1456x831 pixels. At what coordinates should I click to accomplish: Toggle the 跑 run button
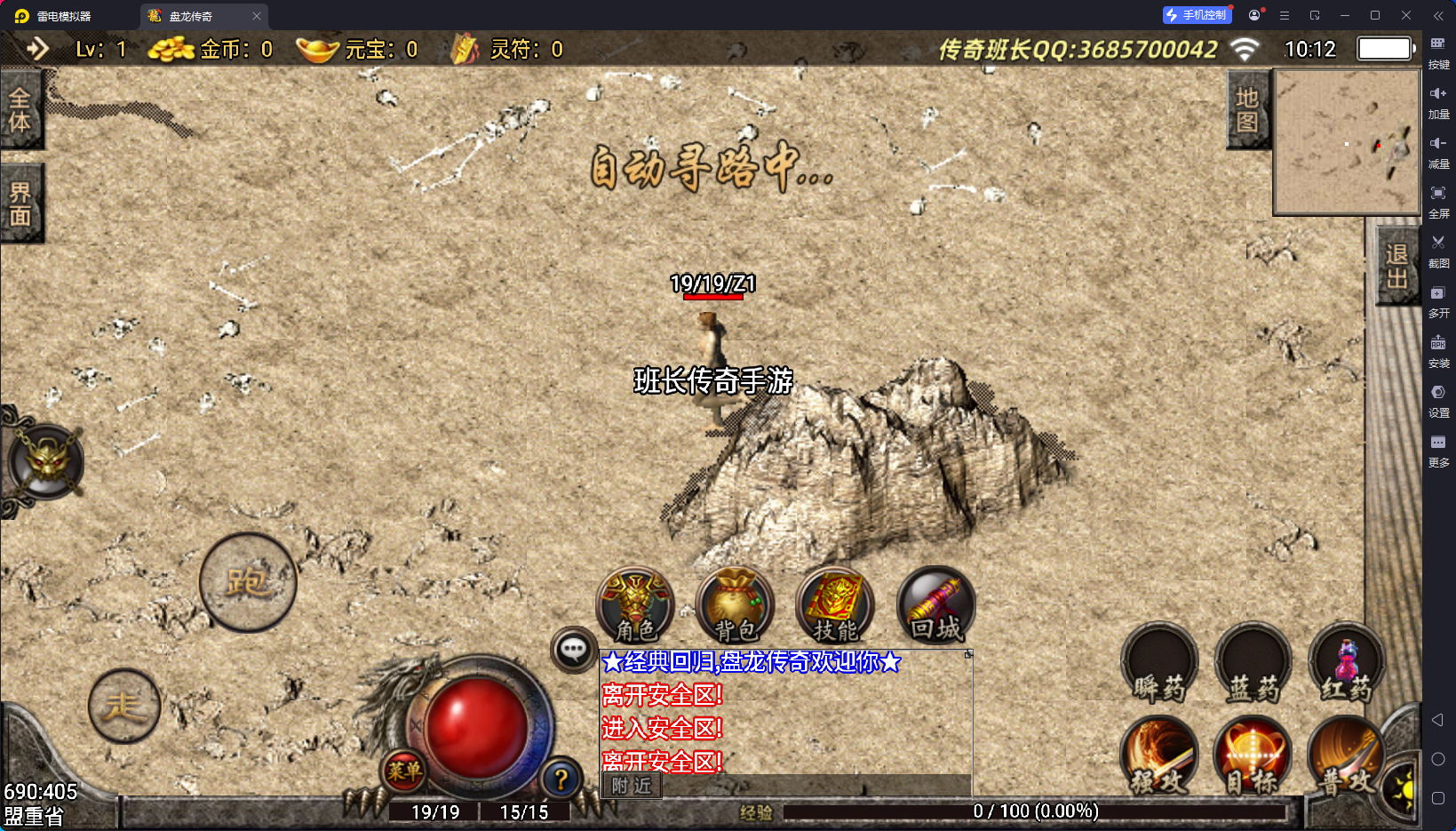coord(248,582)
